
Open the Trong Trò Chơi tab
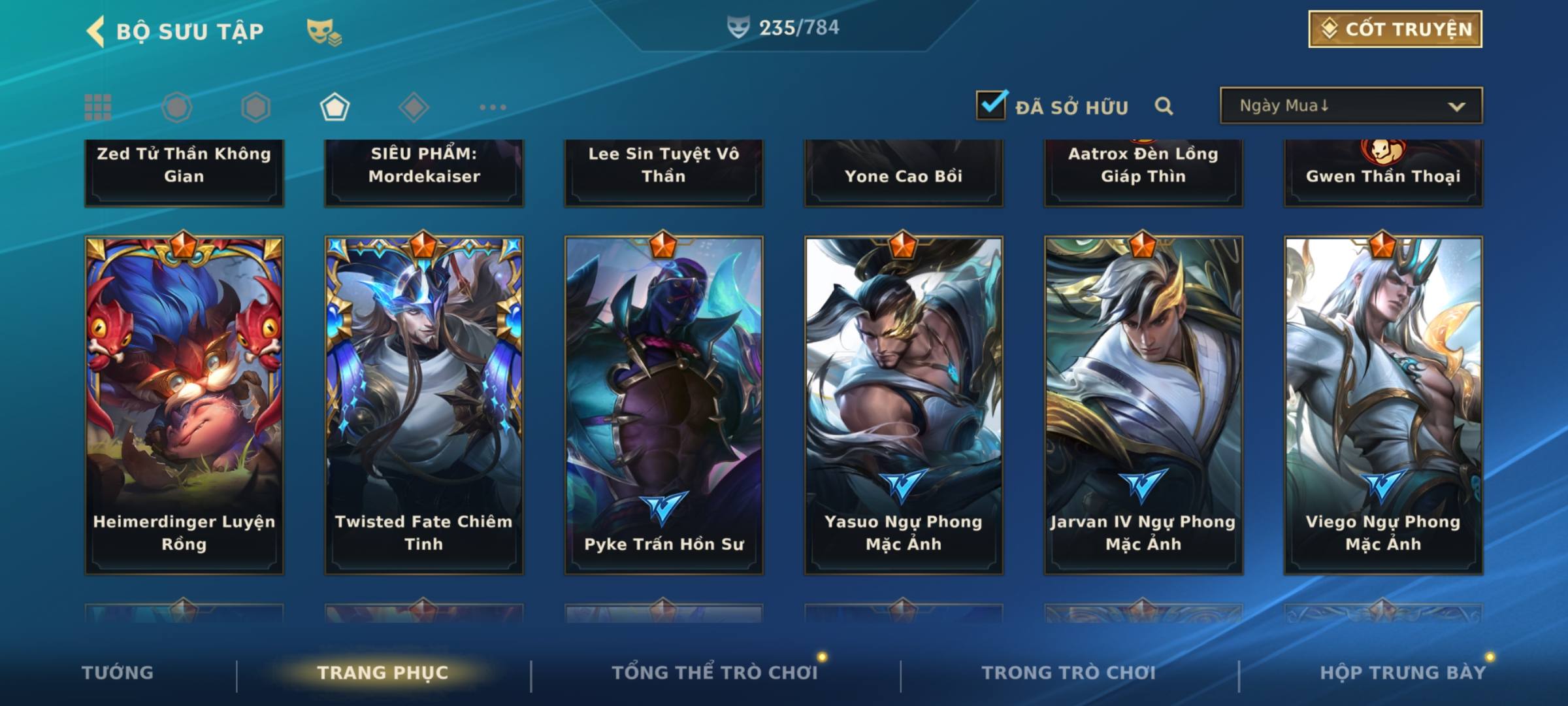tap(1069, 673)
